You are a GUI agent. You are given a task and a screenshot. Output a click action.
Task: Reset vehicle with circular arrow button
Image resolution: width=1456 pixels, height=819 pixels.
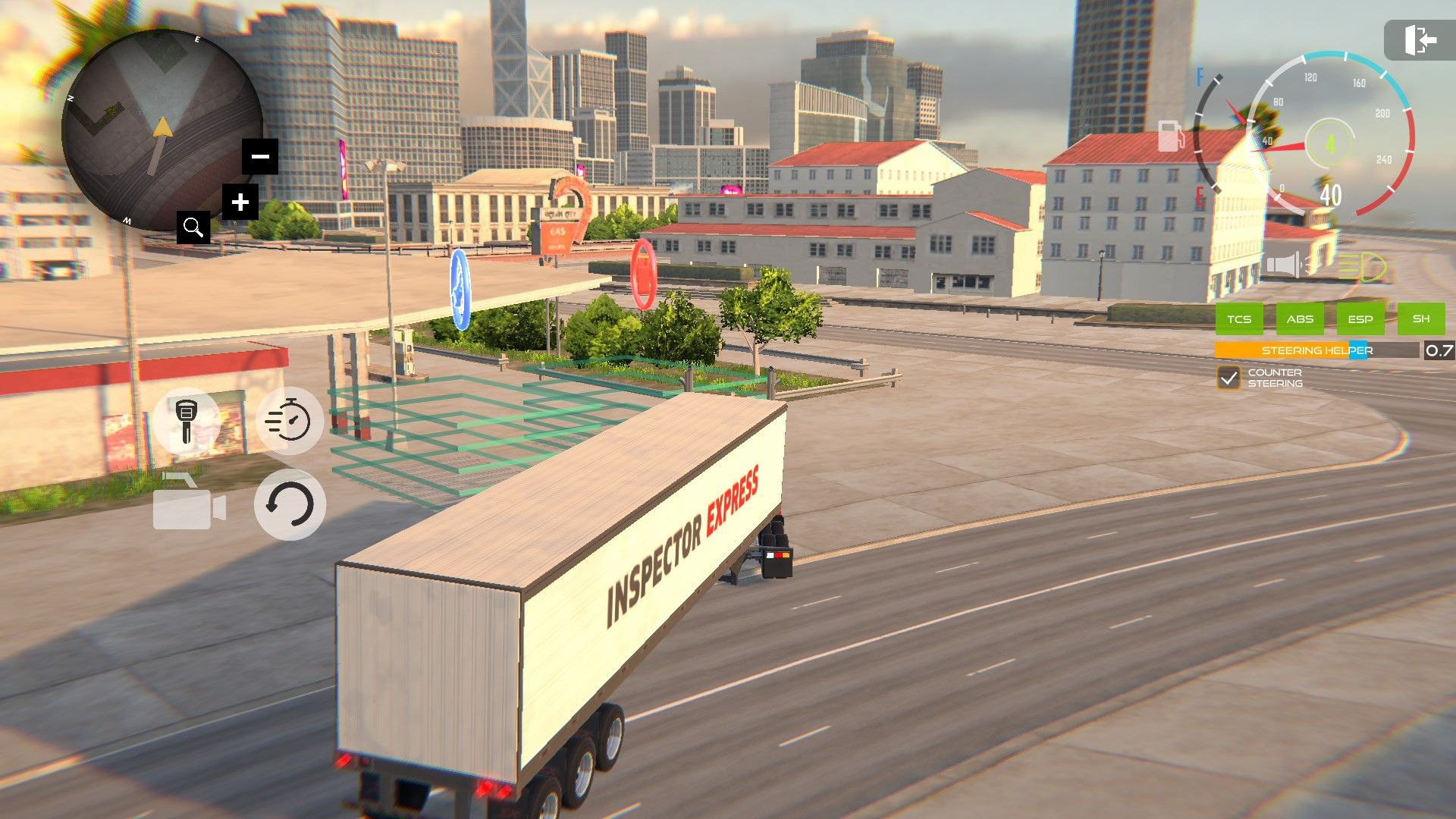(x=290, y=504)
